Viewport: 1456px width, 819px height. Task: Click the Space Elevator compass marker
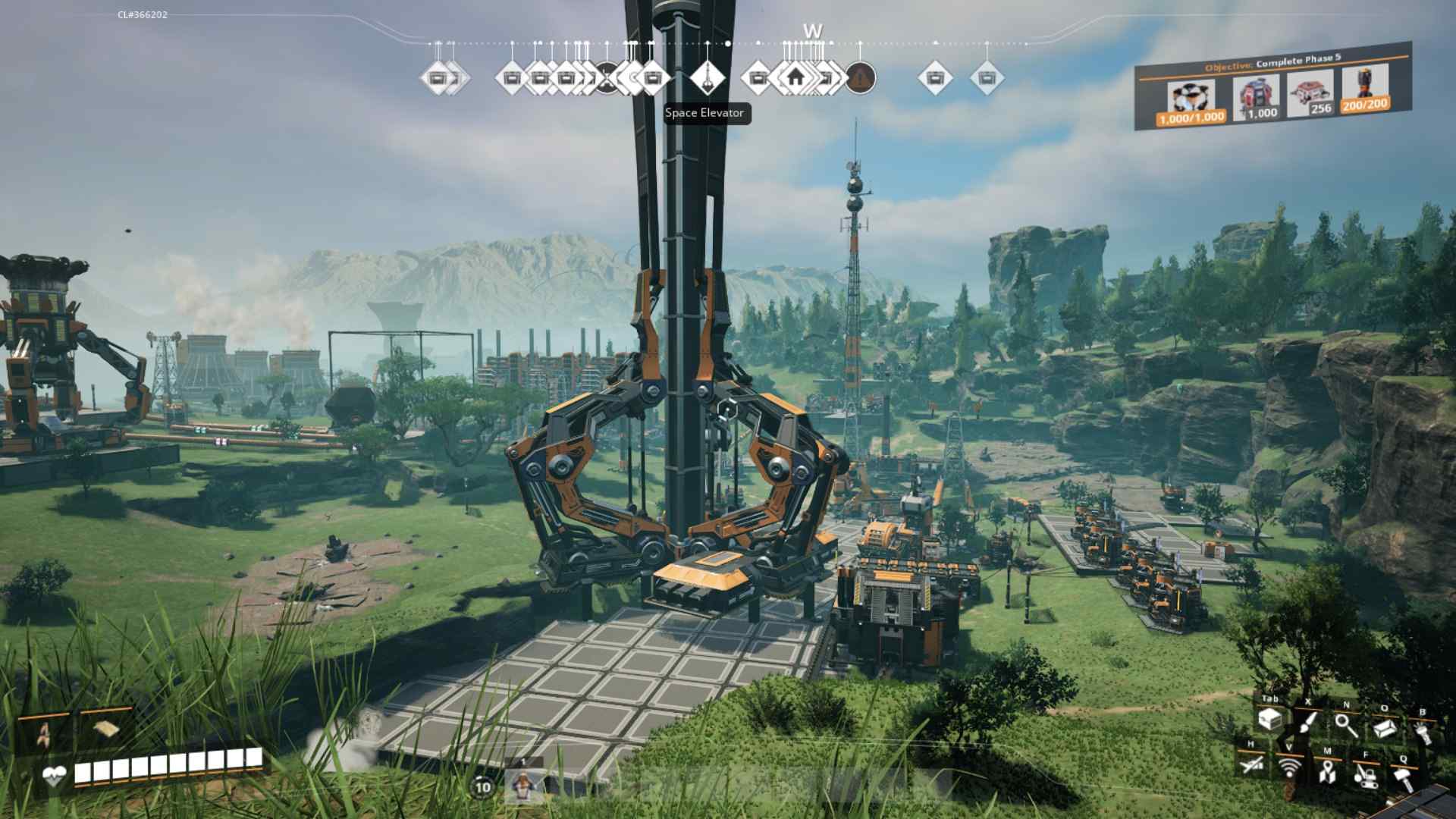coord(709,77)
